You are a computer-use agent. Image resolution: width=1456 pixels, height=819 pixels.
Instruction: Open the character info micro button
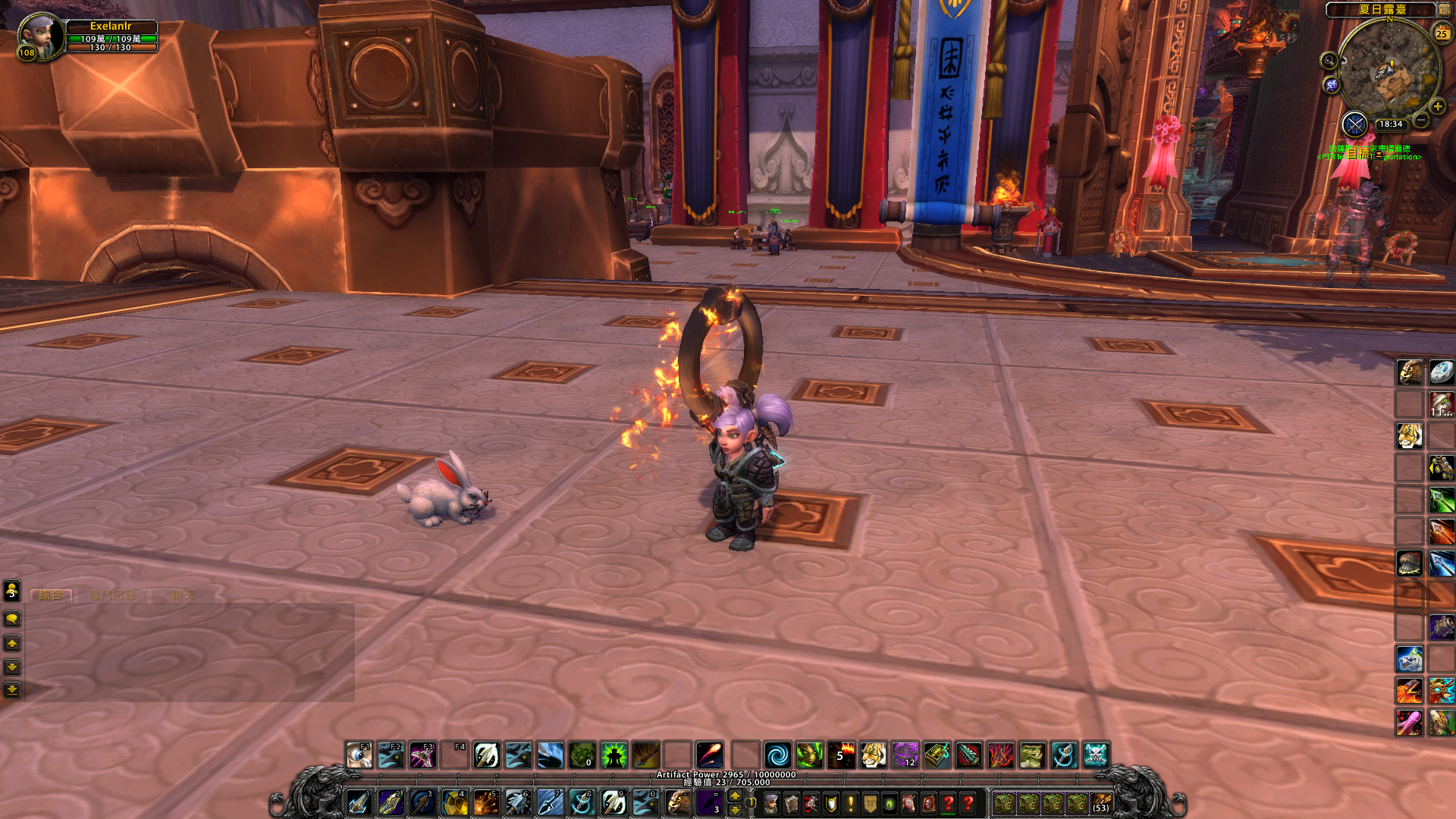(771, 803)
